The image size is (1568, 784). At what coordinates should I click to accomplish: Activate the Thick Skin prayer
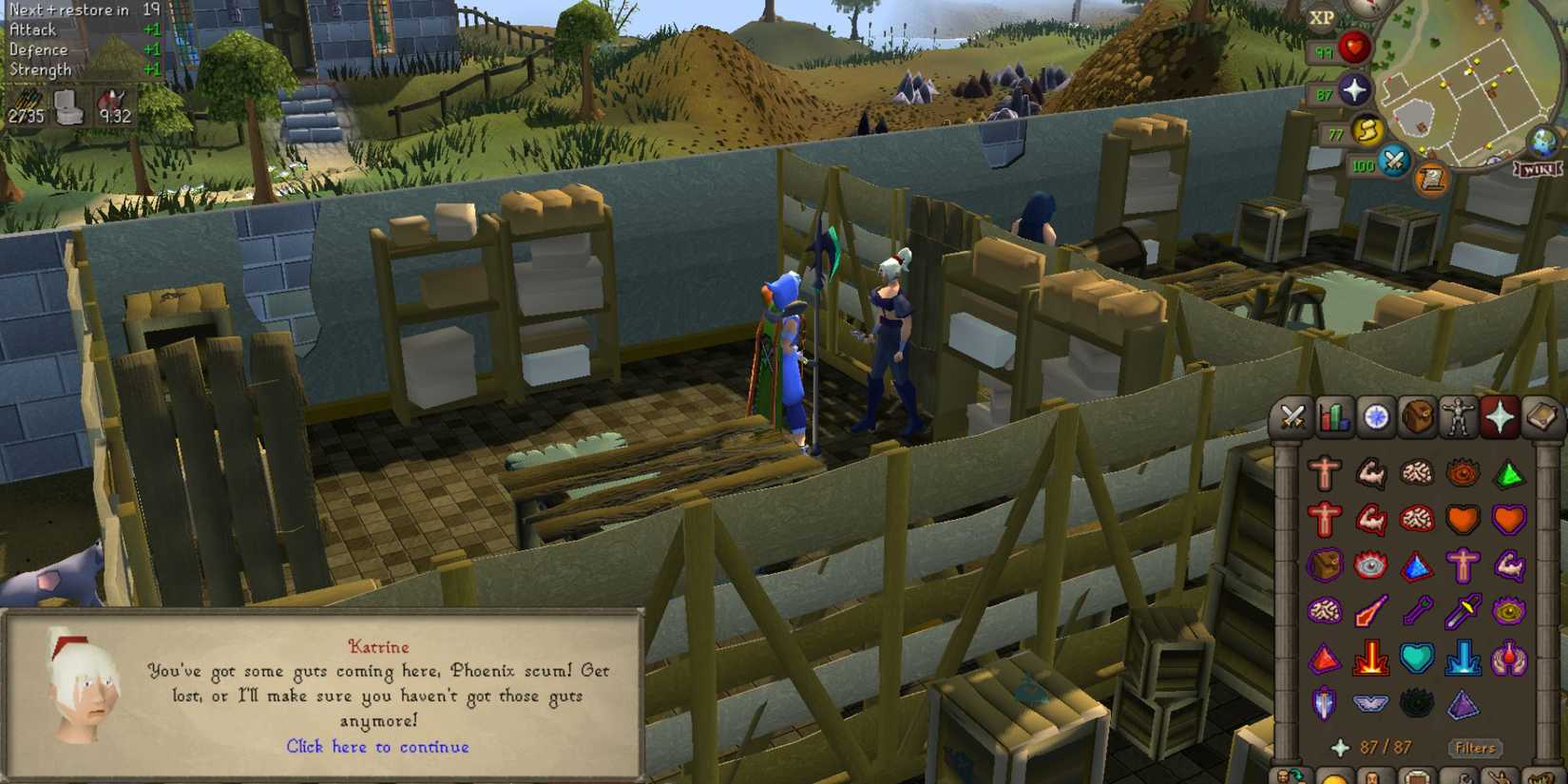(x=1324, y=471)
